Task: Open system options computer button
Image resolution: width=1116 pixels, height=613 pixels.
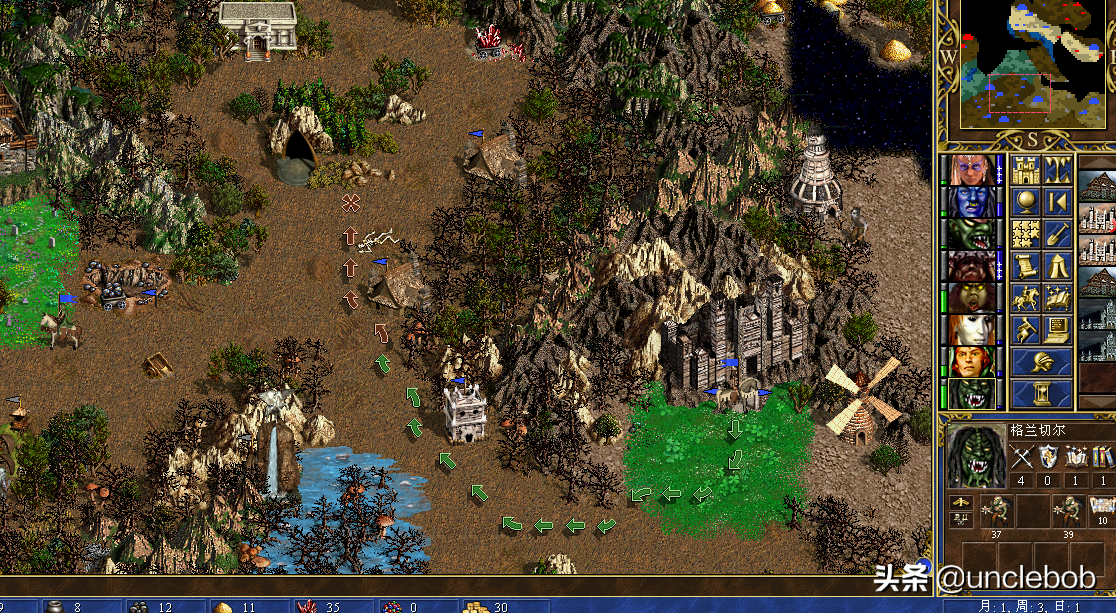Action: pyautogui.click(x=1058, y=330)
